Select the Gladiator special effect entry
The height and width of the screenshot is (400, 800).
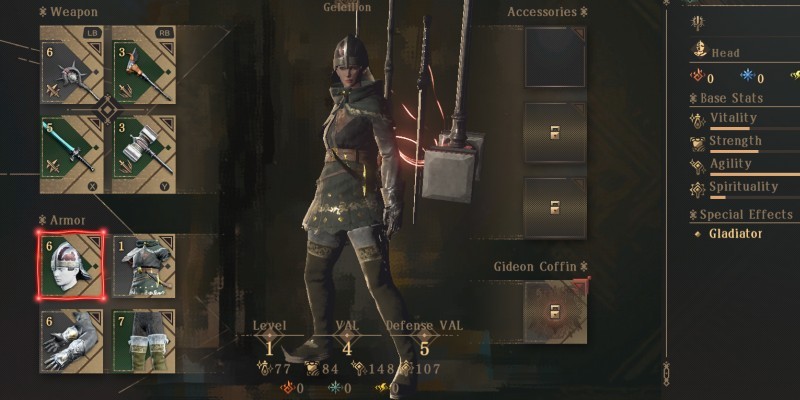[x=735, y=234]
